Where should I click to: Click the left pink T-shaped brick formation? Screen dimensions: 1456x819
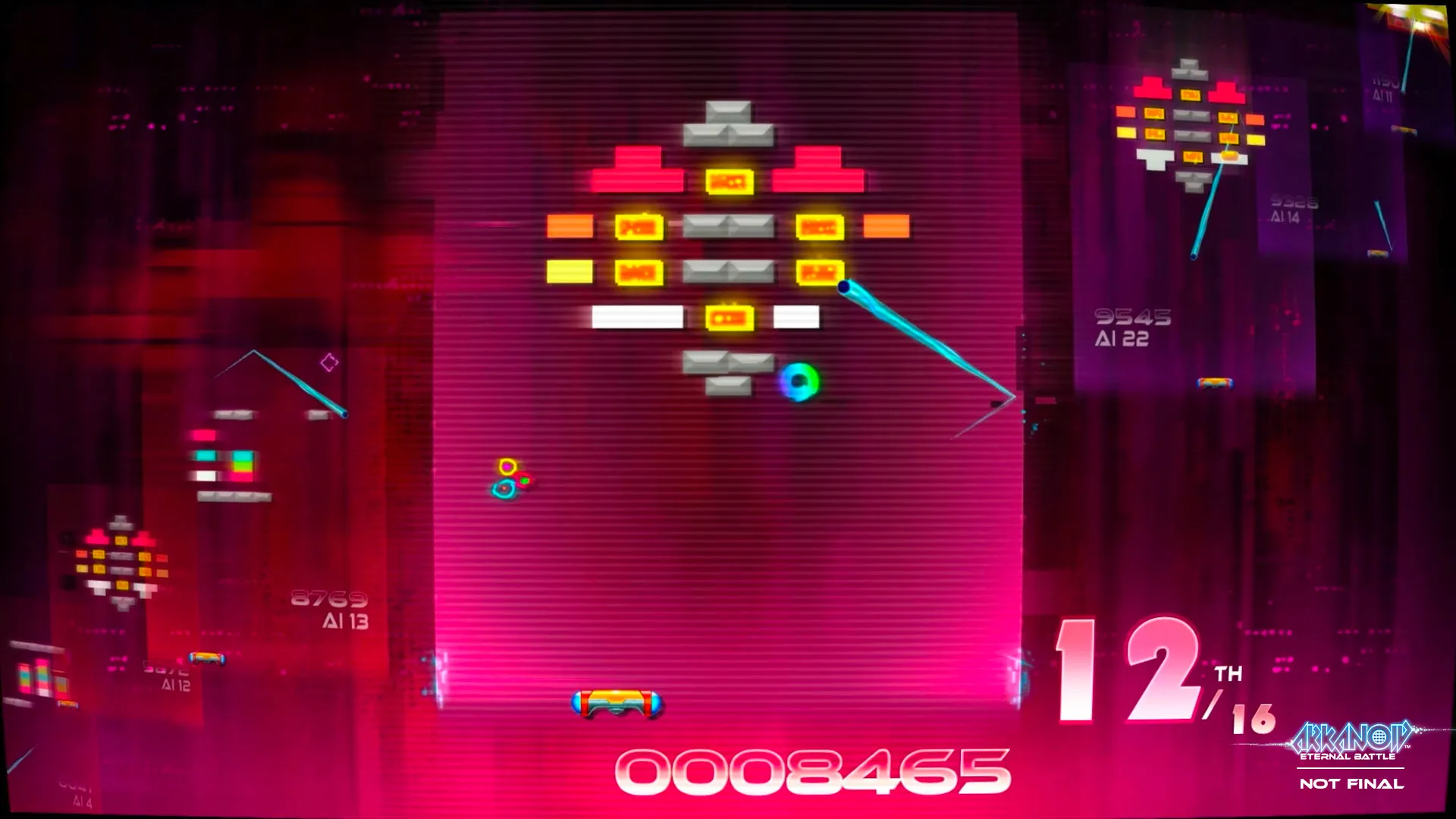point(635,168)
